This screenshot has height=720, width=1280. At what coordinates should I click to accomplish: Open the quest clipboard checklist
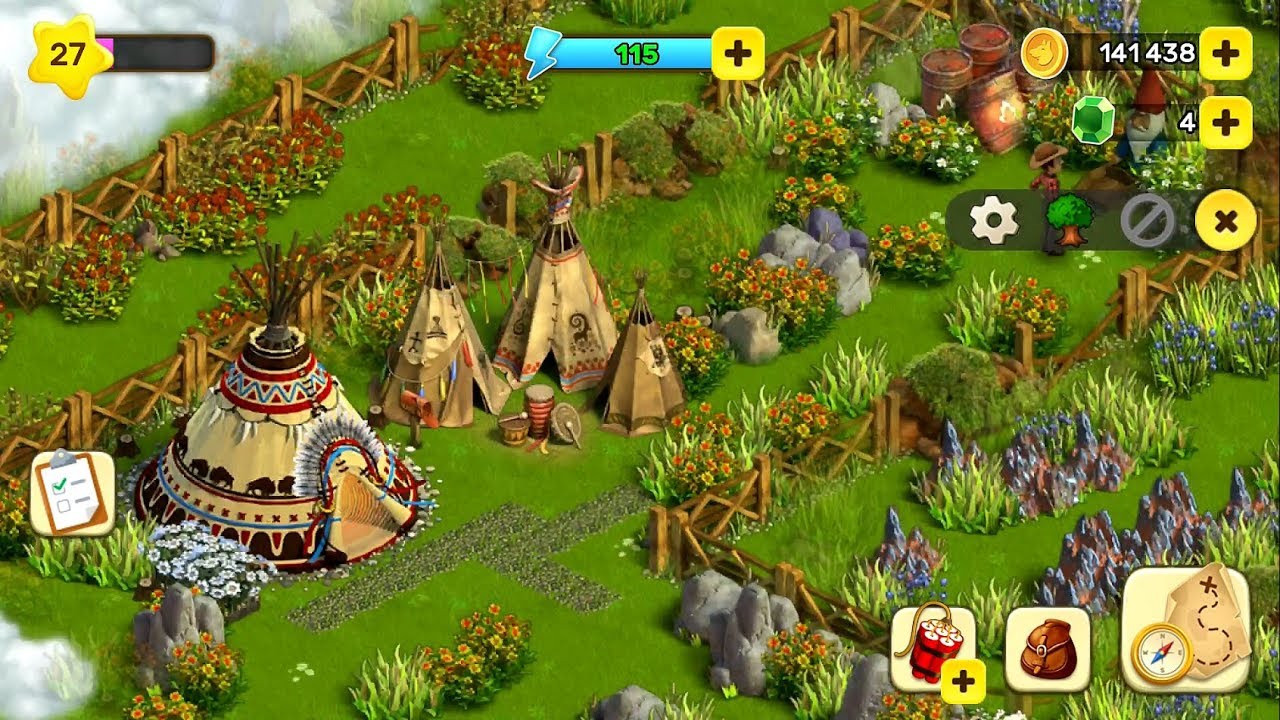pos(72,492)
